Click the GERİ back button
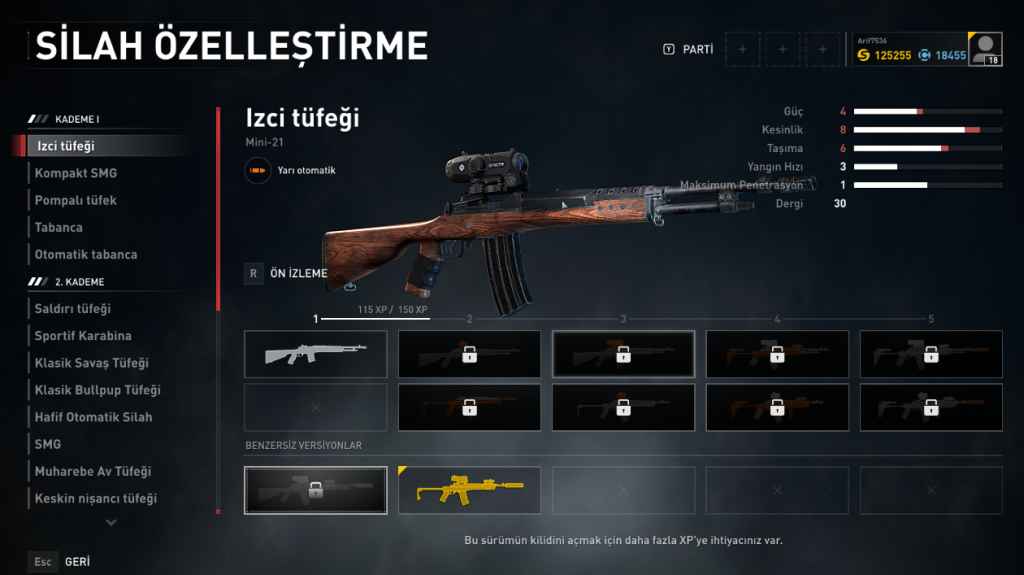This screenshot has width=1024, height=575. [77, 562]
